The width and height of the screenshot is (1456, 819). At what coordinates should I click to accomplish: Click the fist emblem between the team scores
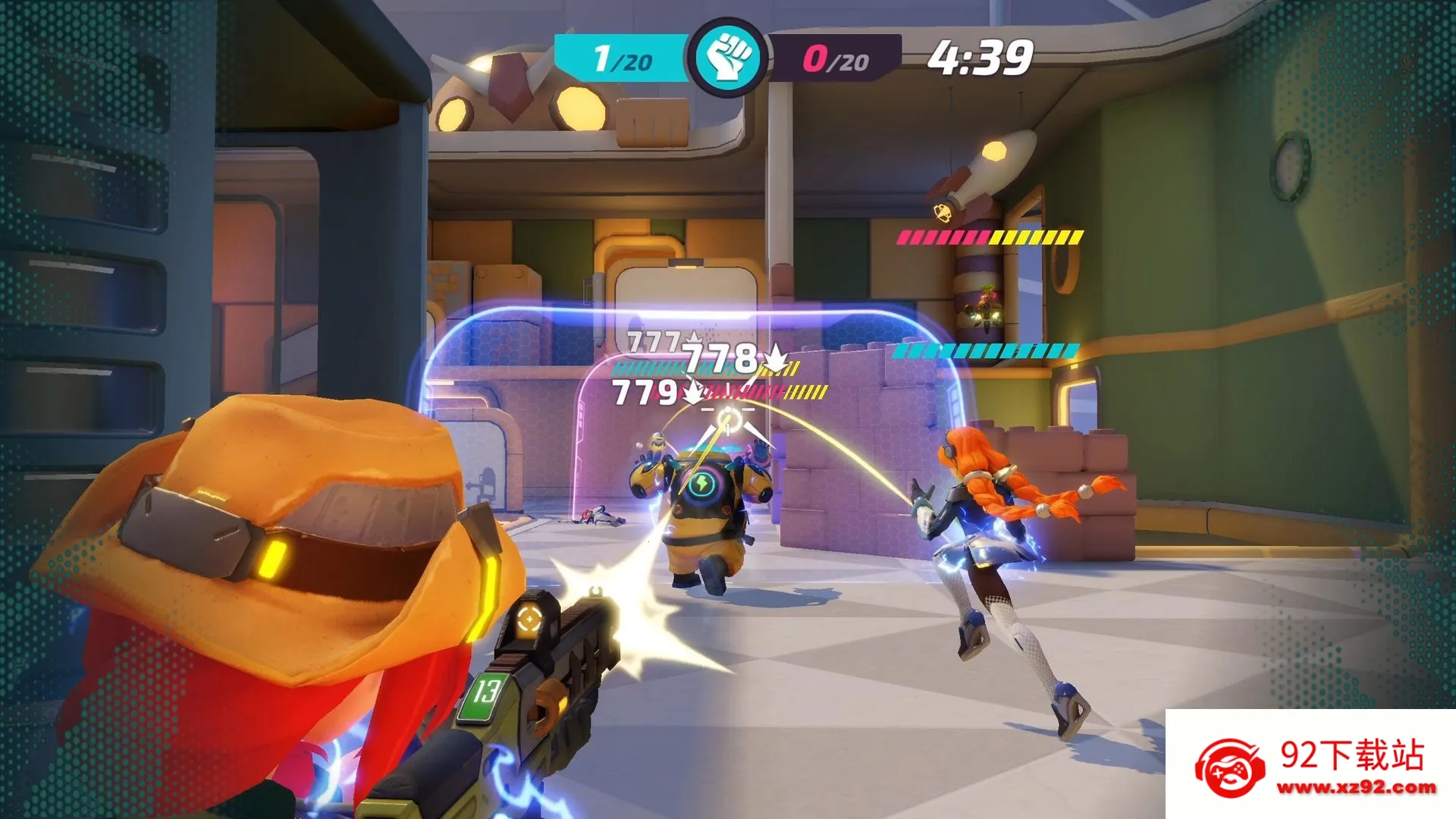tap(728, 58)
